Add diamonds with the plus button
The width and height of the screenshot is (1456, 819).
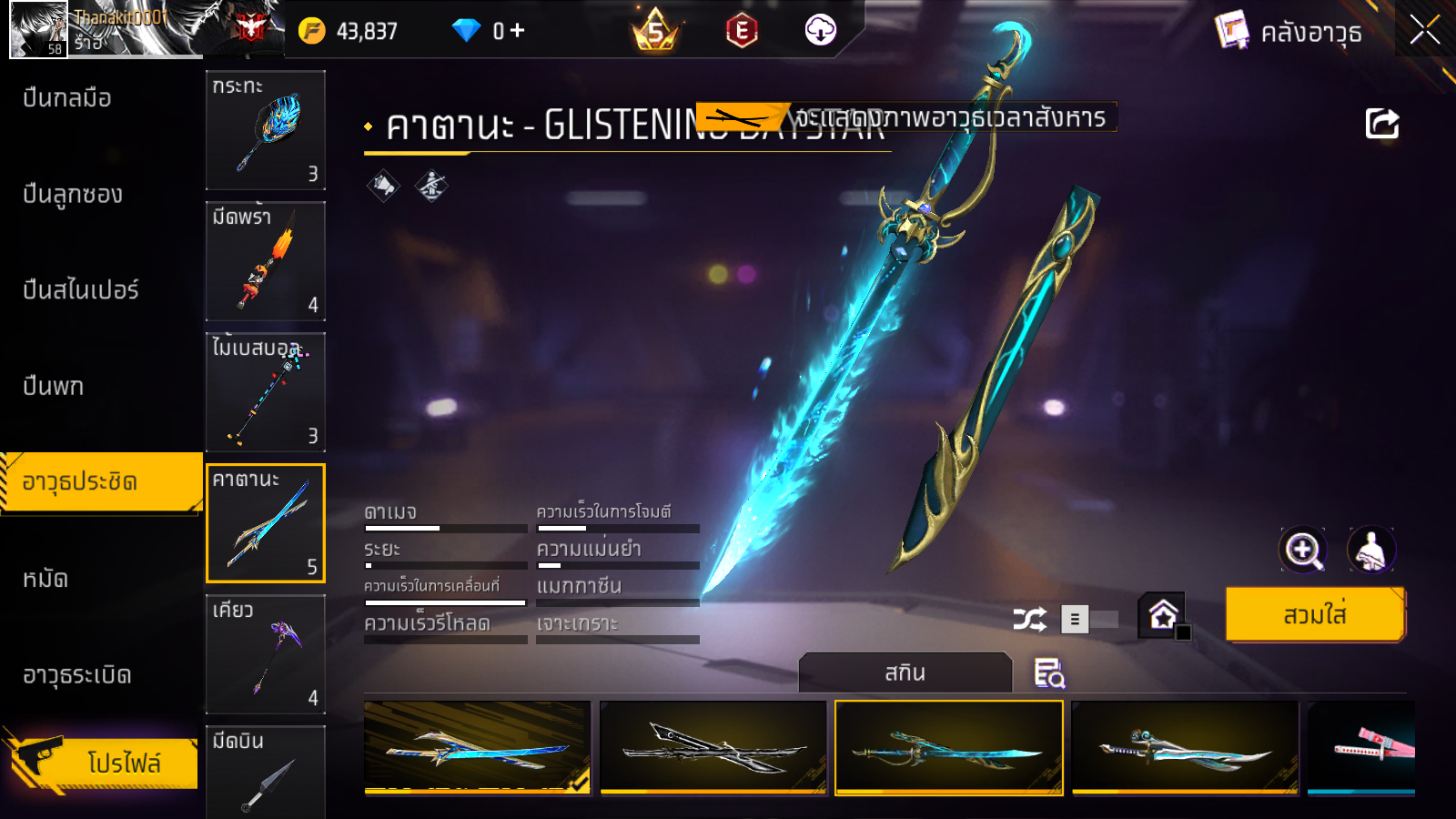pos(517,31)
